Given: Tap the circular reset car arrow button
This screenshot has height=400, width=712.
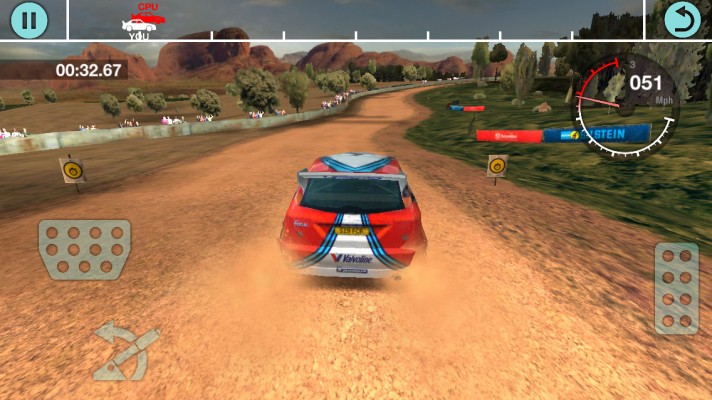Looking at the screenshot, I should coord(682,20).
